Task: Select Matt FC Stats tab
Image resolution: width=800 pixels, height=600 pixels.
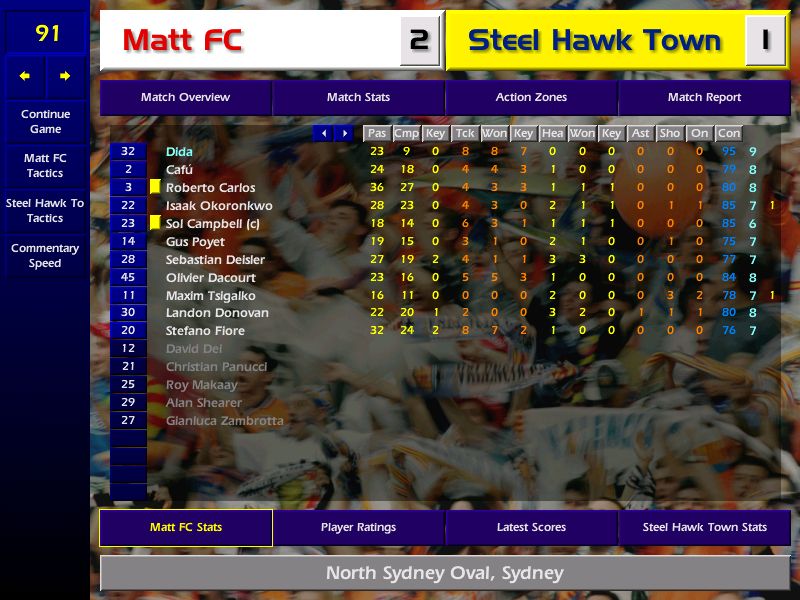Action: 186,527
